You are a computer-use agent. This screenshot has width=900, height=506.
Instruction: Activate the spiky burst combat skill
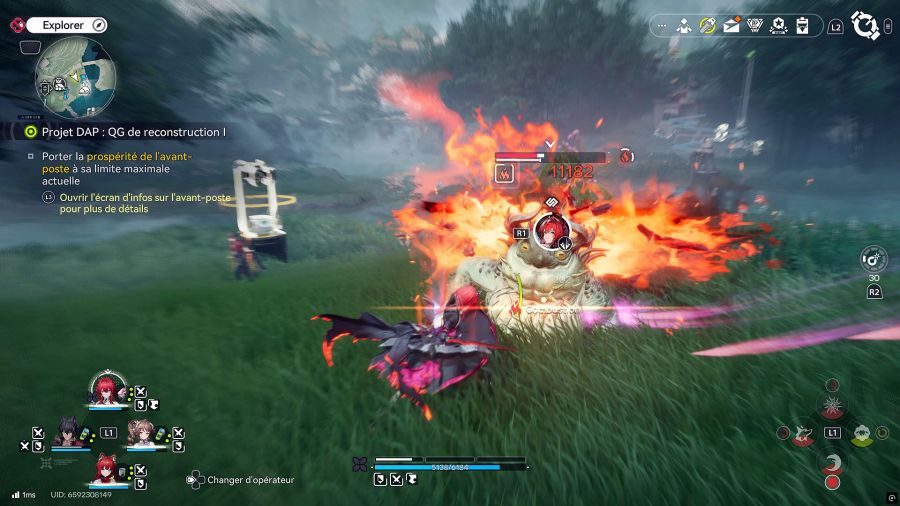pyautogui.click(x=831, y=406)
